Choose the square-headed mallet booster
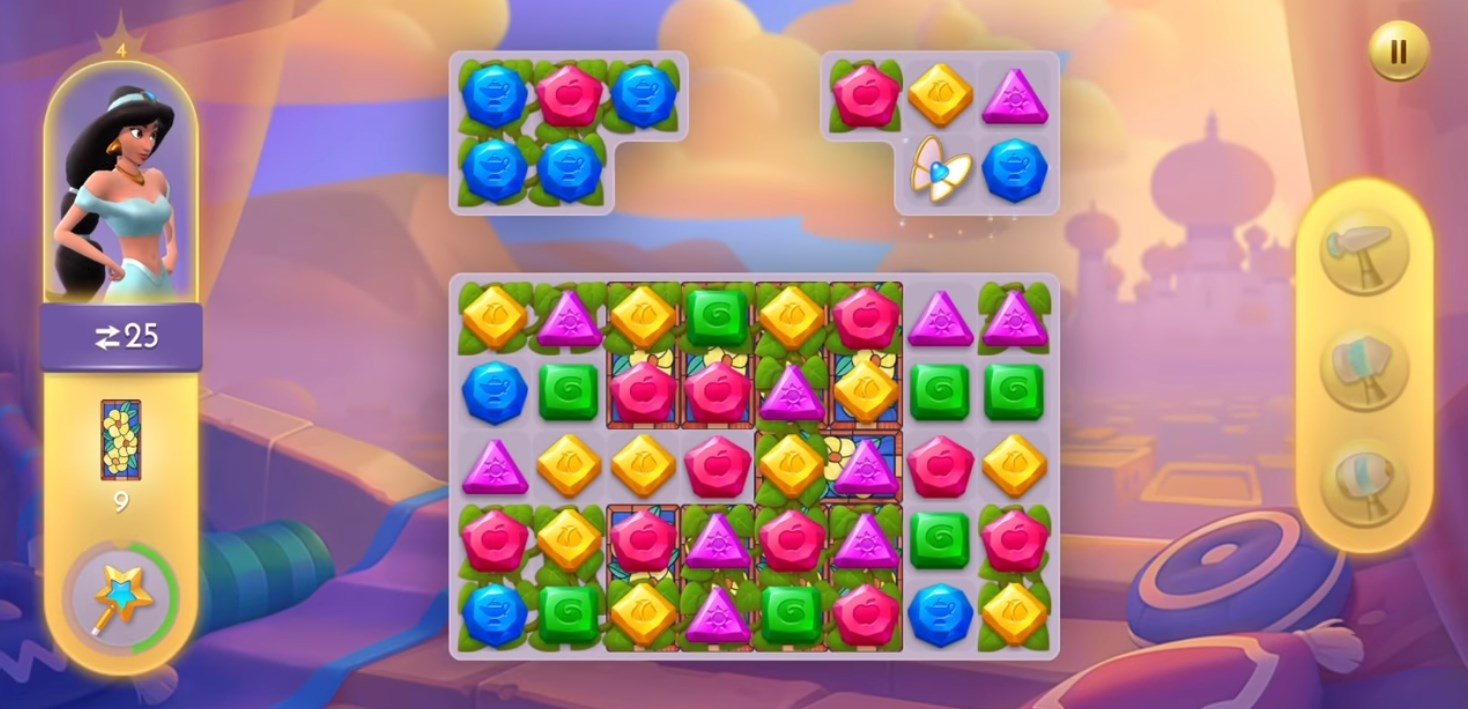The image size is (1468, 709). (x=1363, y=367)
